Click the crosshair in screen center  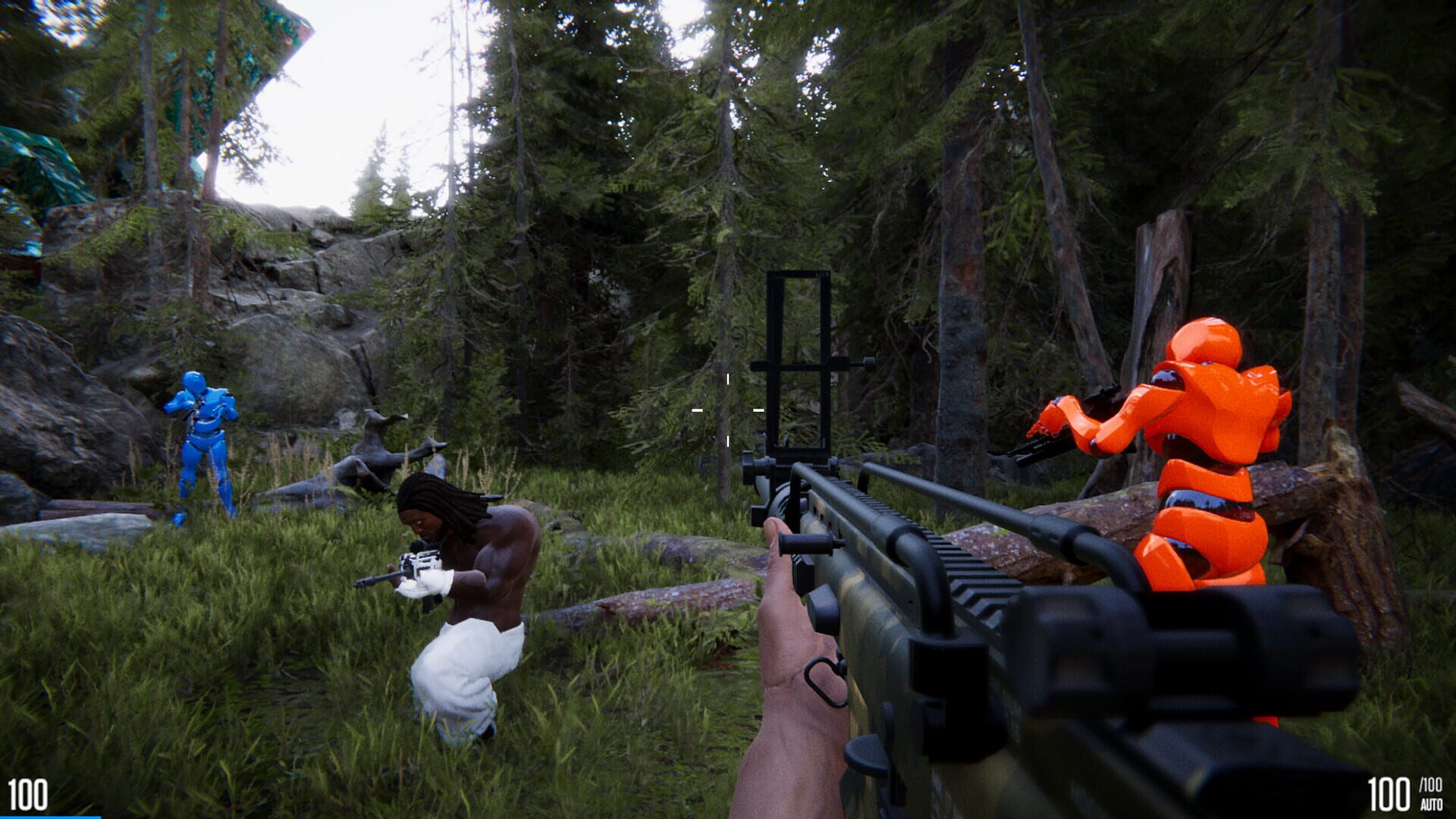tap(728, 409)
